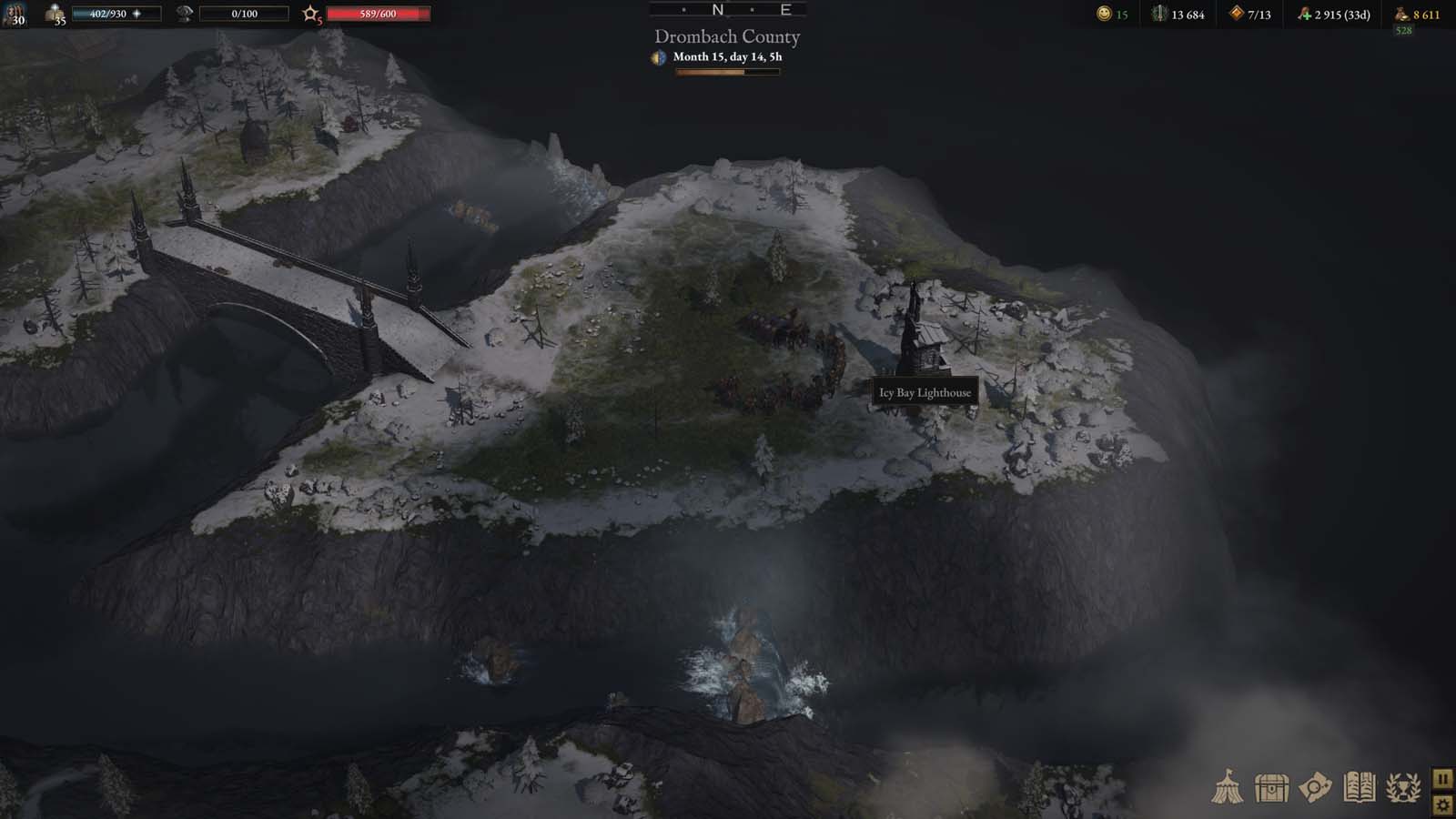Screen dimensions: 1456x819
Task: Click the Drombach County title
Action: click(725, 37)
